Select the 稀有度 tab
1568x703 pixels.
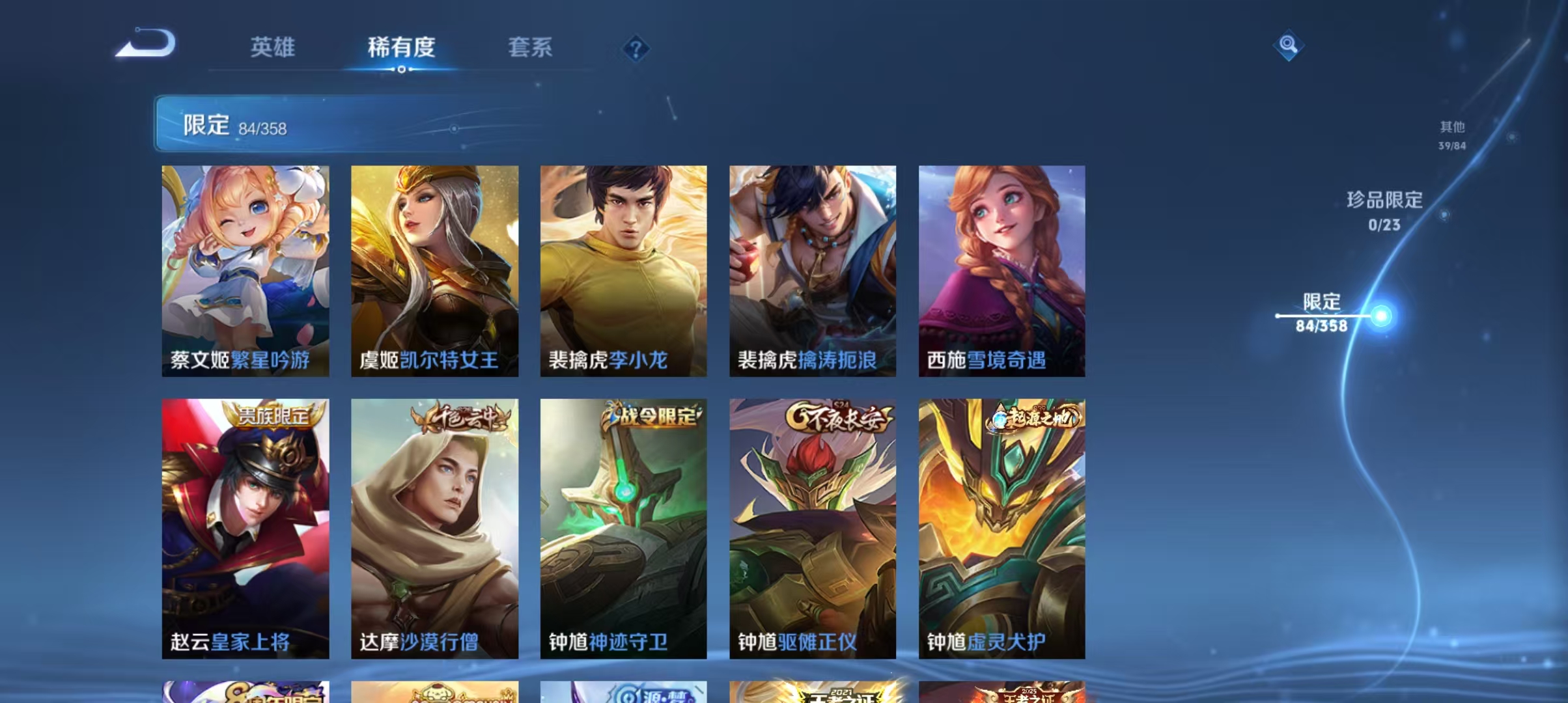[x=400, y=48]
